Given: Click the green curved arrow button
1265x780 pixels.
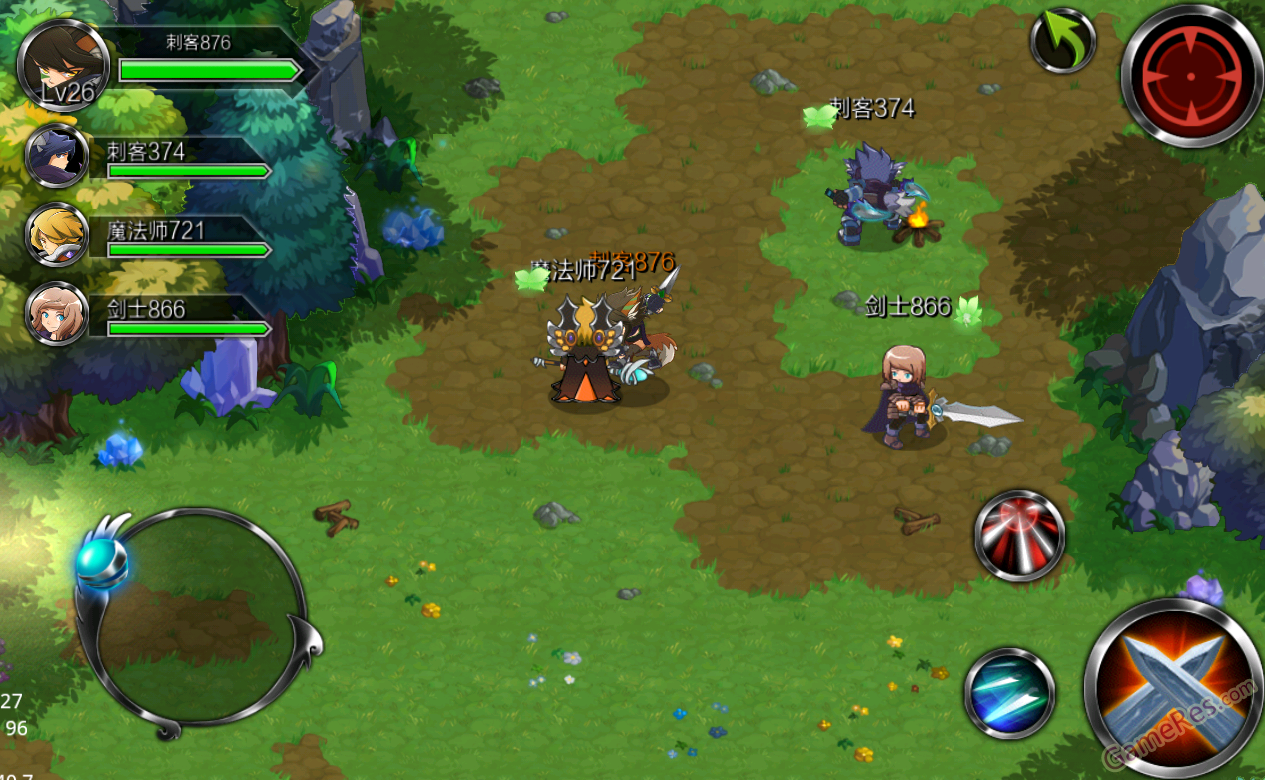Looking at the screenshot, I should (x=1063, y=41).
